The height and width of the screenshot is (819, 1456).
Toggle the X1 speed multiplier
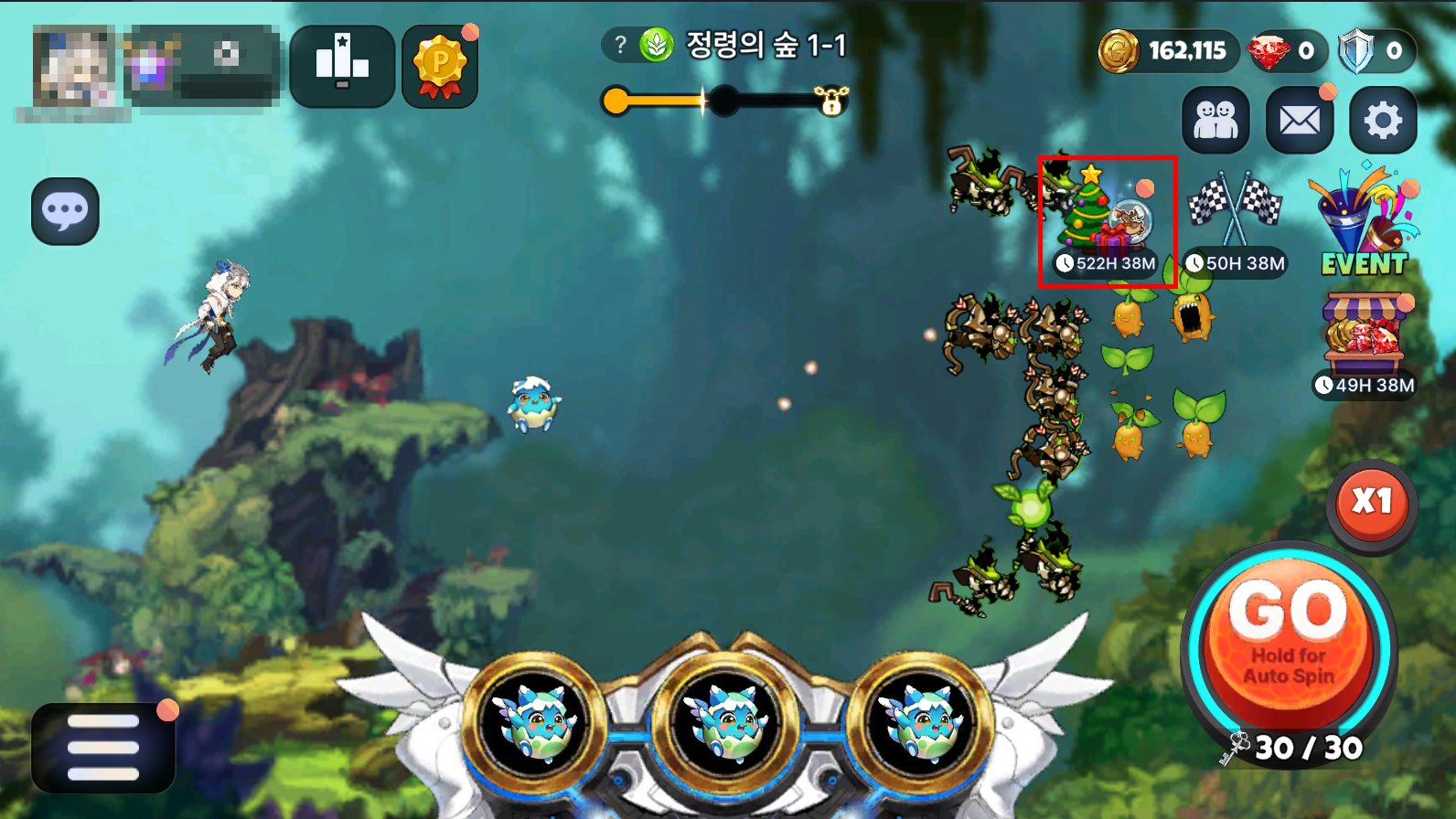(x=1371, y=502)
